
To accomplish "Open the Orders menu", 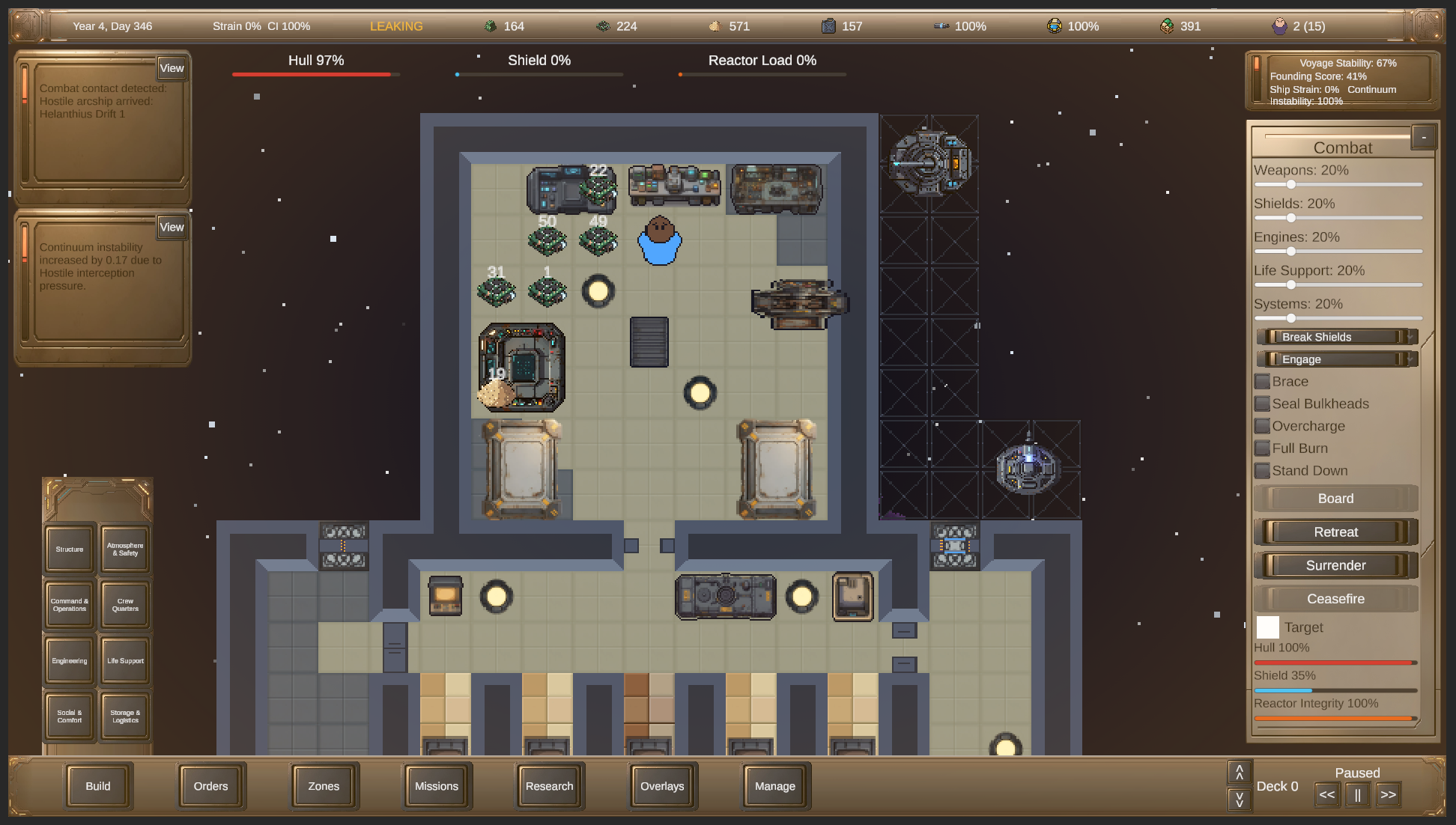I will point(210,786).
